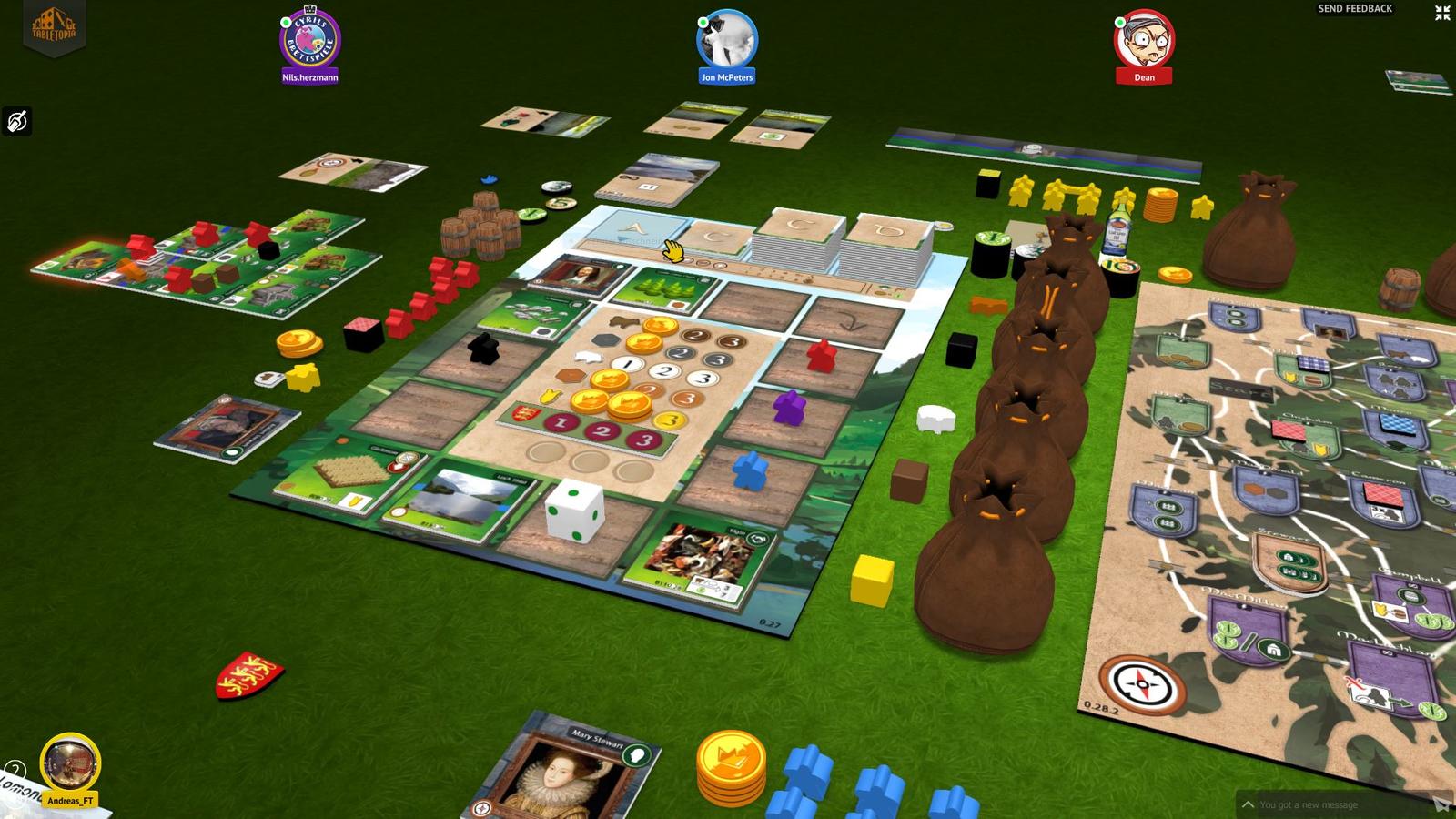
Task: Click the fullscreen icon in the top-right corner
Action: pos(1441,13)
